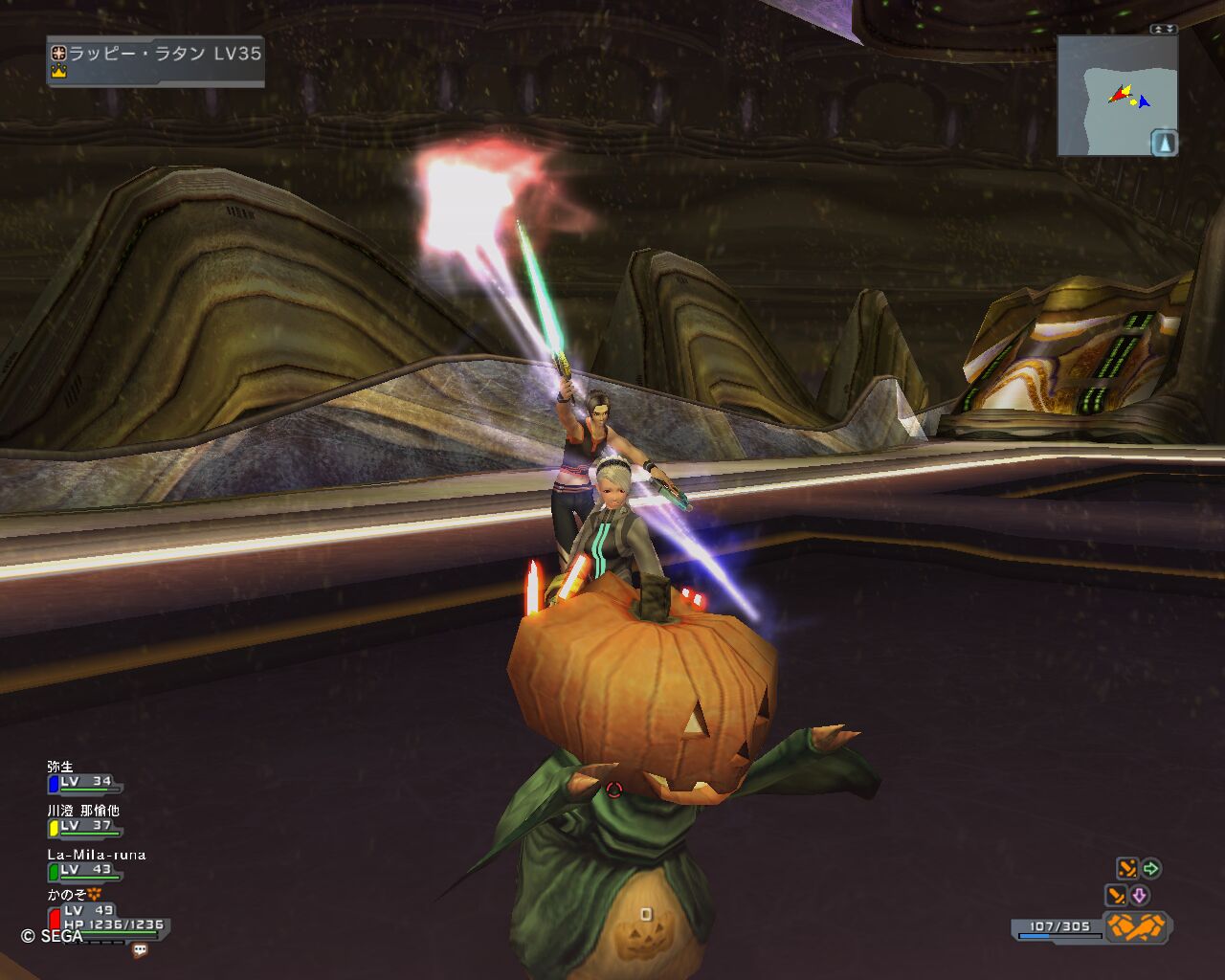Activate the green right-arrow palette action
Screen dimensions: 1225x980
(x=1151, y=868)
